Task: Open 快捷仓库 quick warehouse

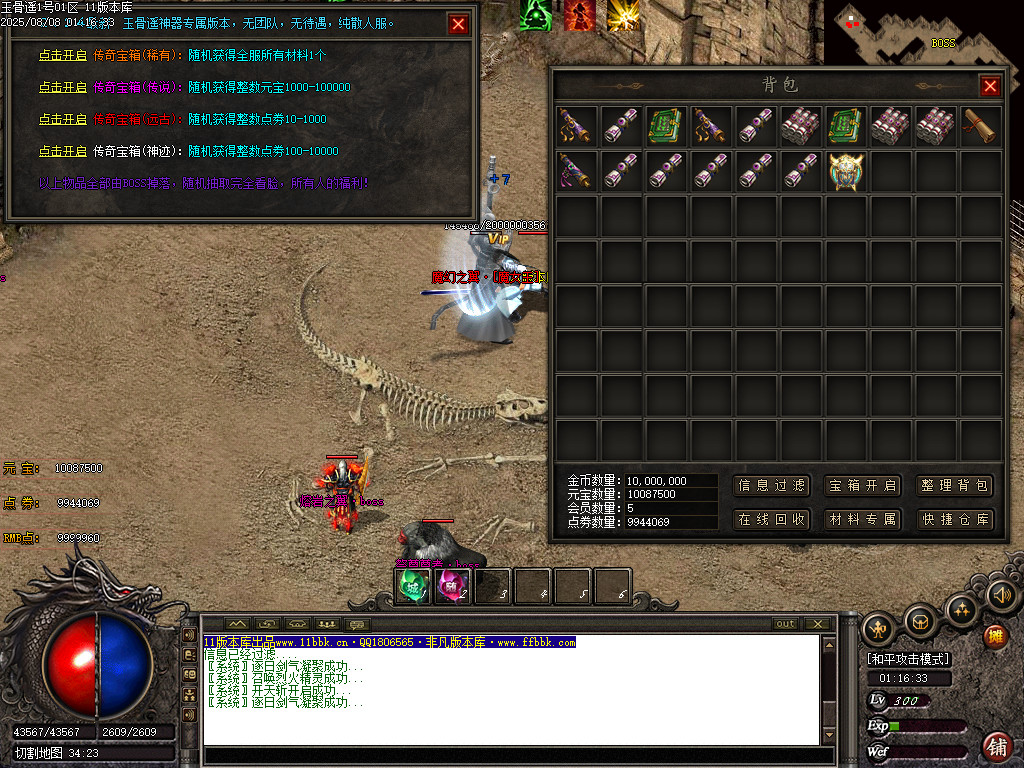Action: pos(955,520)
